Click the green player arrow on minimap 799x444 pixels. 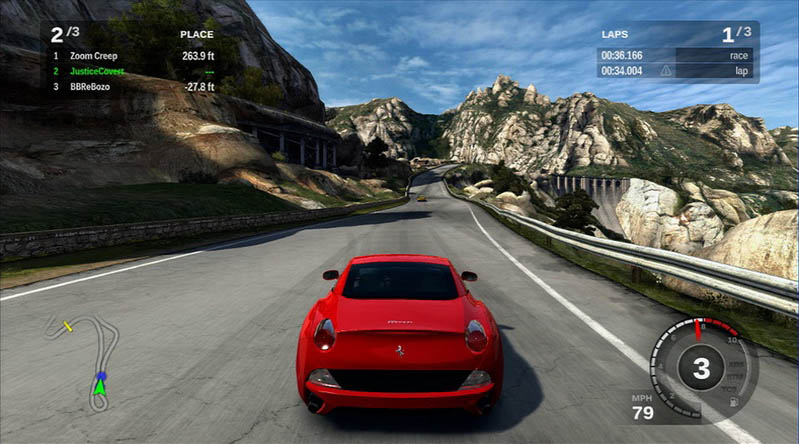pyautogui.click(x=100, y=387)
